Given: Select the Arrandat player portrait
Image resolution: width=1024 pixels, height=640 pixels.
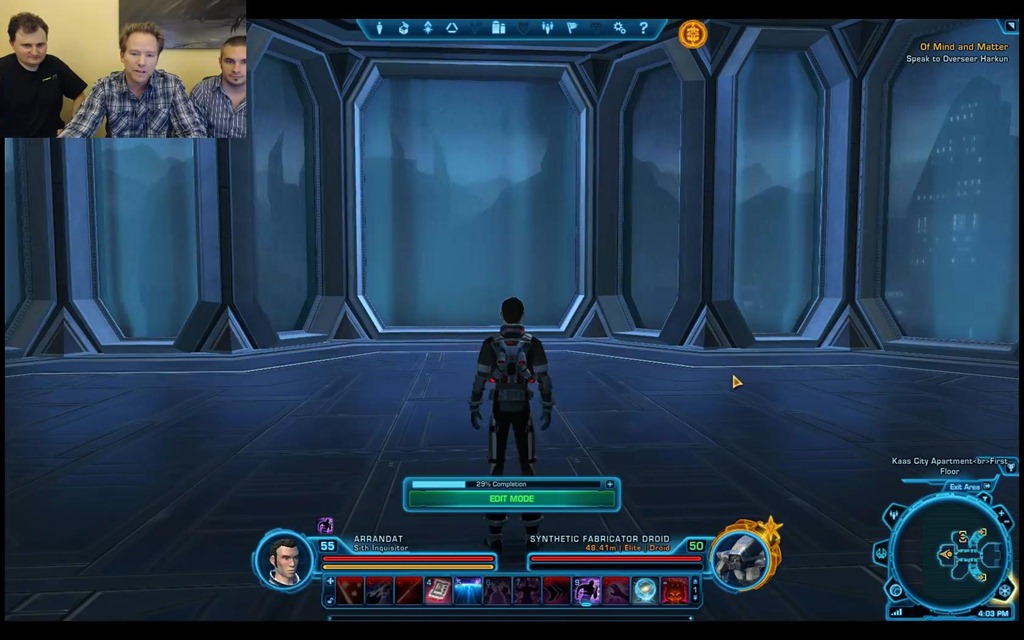Looking at the screenshot, I should coord(285,559).
